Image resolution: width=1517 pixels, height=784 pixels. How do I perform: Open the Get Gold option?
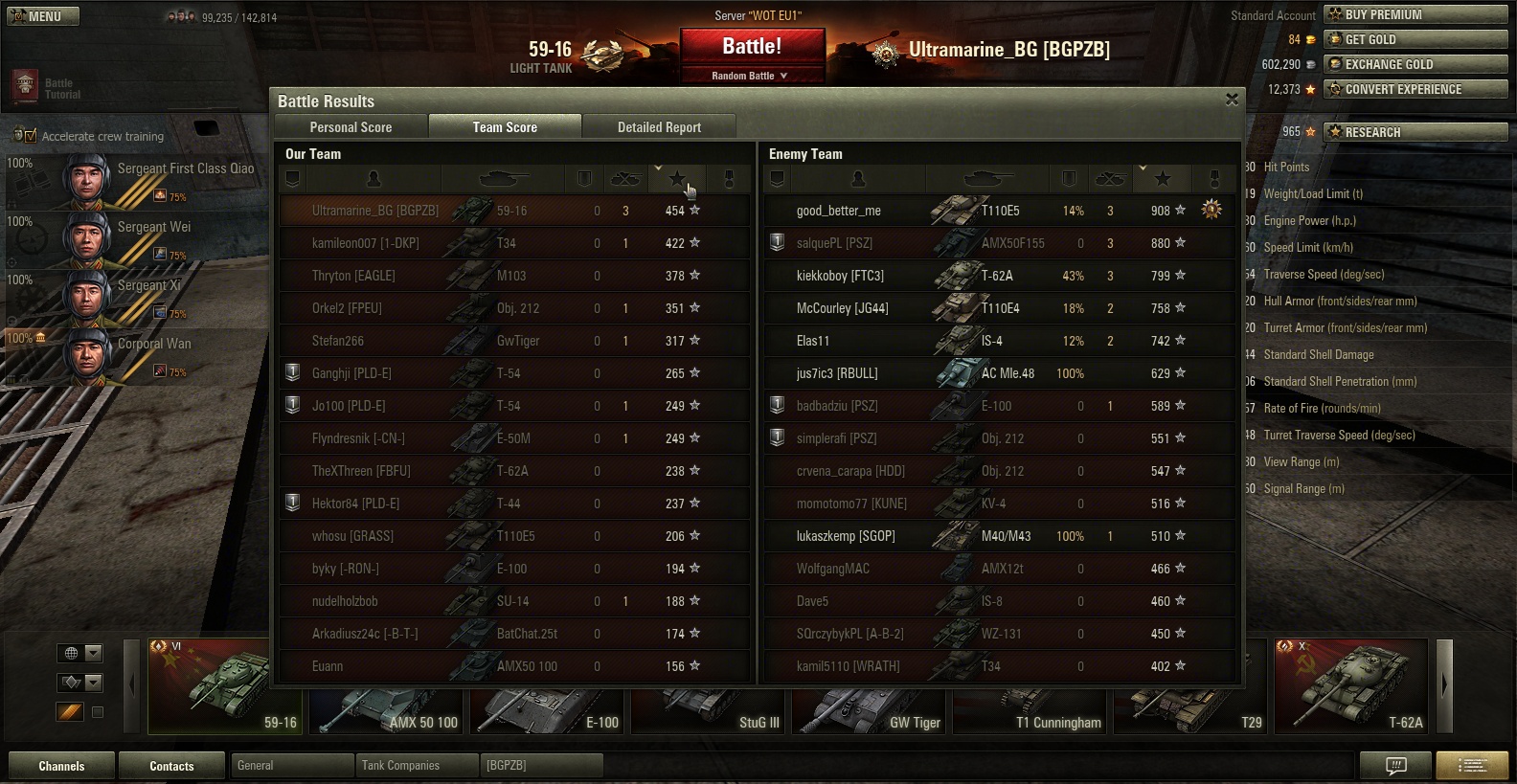[1415, 39]
